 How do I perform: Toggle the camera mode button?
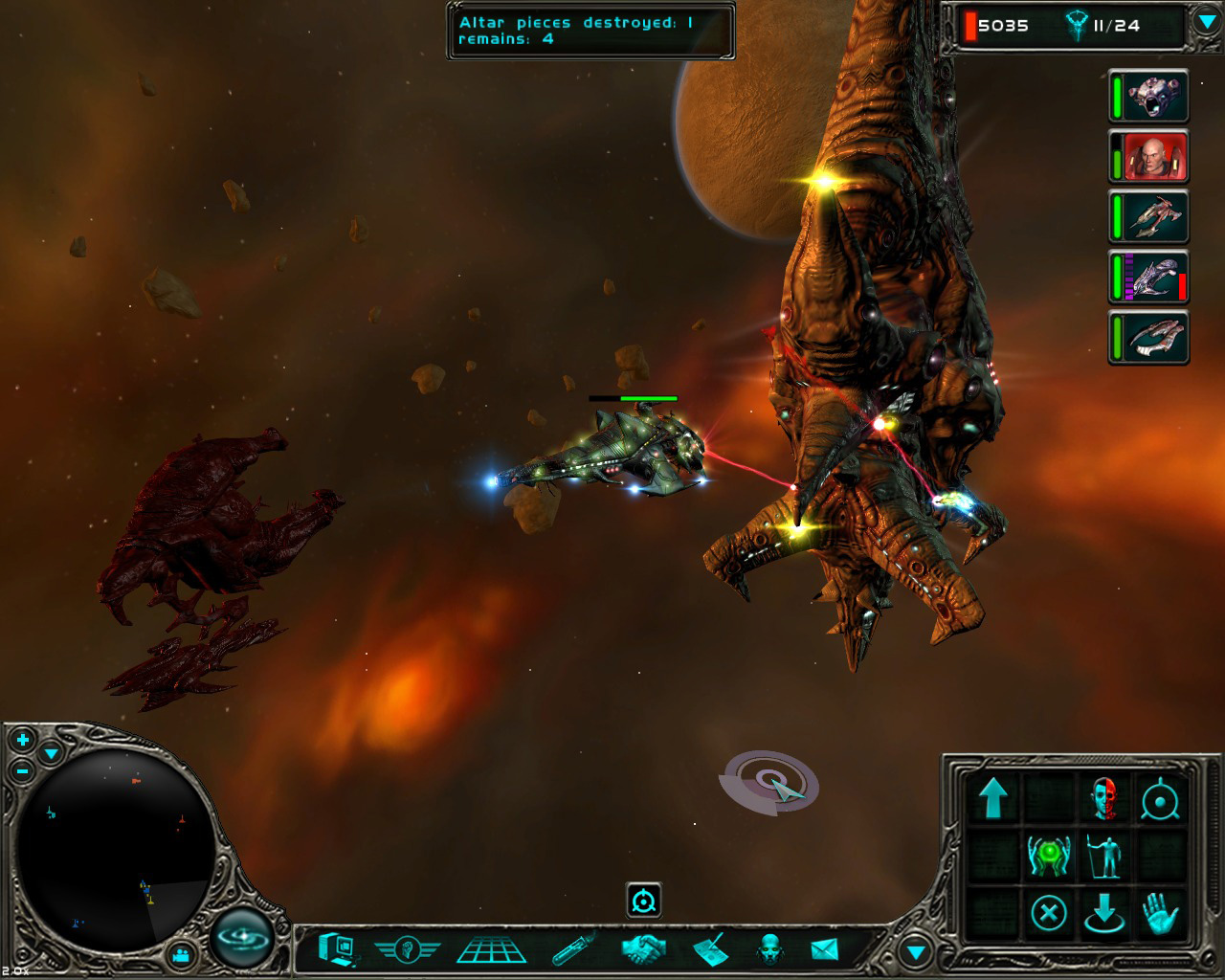click(x=181, y=955)
